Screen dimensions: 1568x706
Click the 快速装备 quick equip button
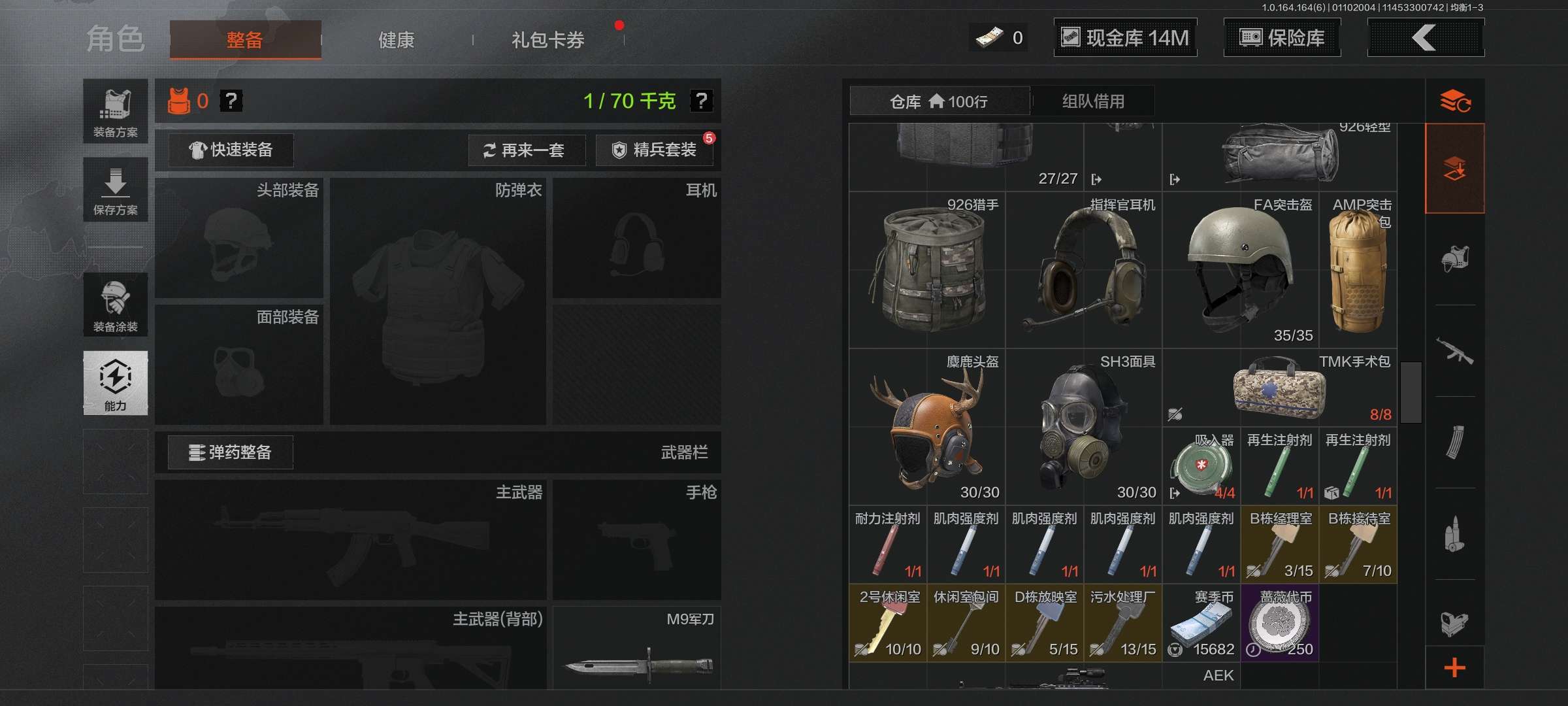point(230,150)
